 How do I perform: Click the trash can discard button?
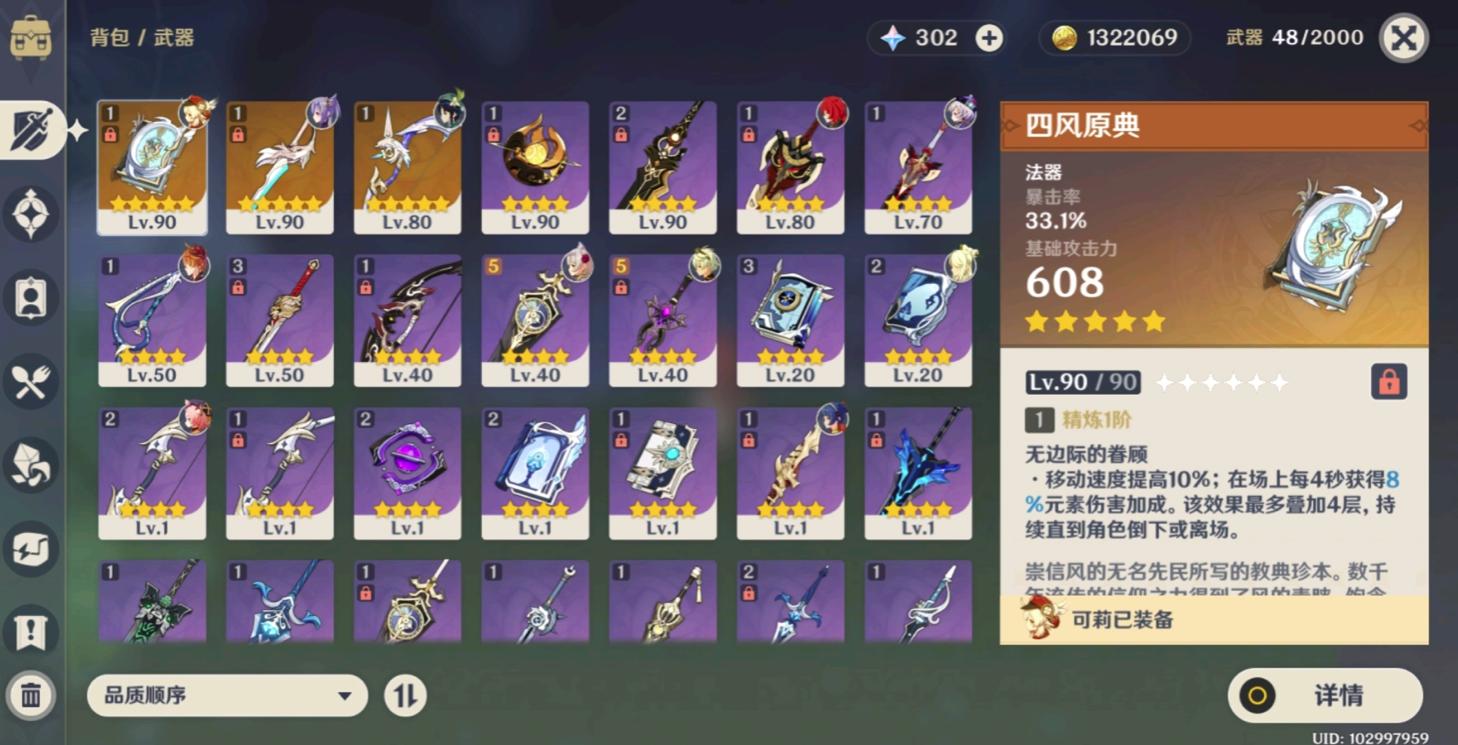[31, 695]
